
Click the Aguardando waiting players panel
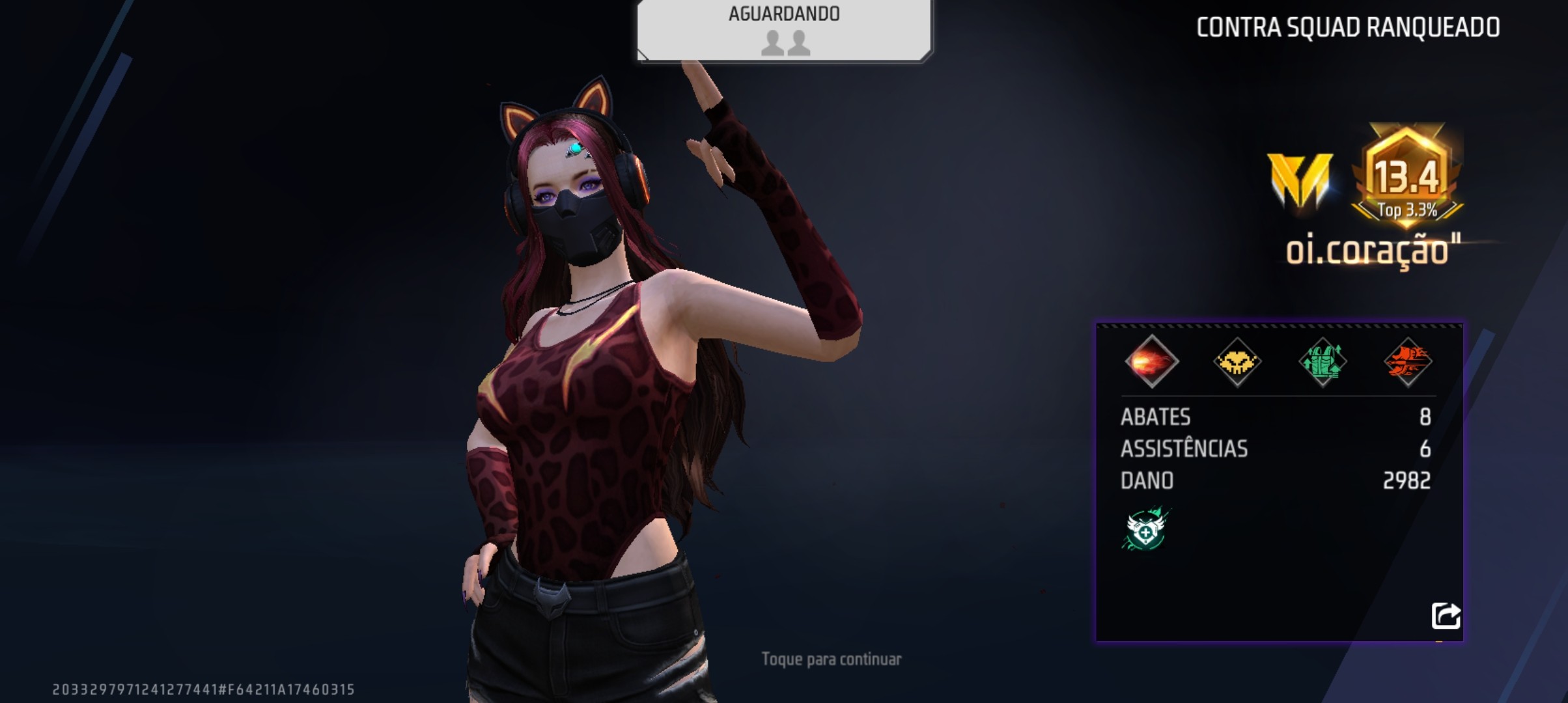coord(784,30)
